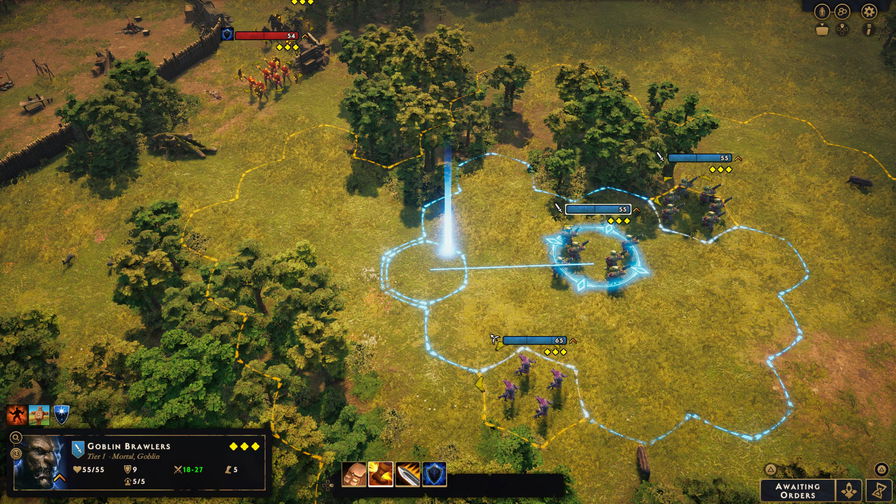Open the settings gear menu
The image size is (896, 504).
pos(869,11)
